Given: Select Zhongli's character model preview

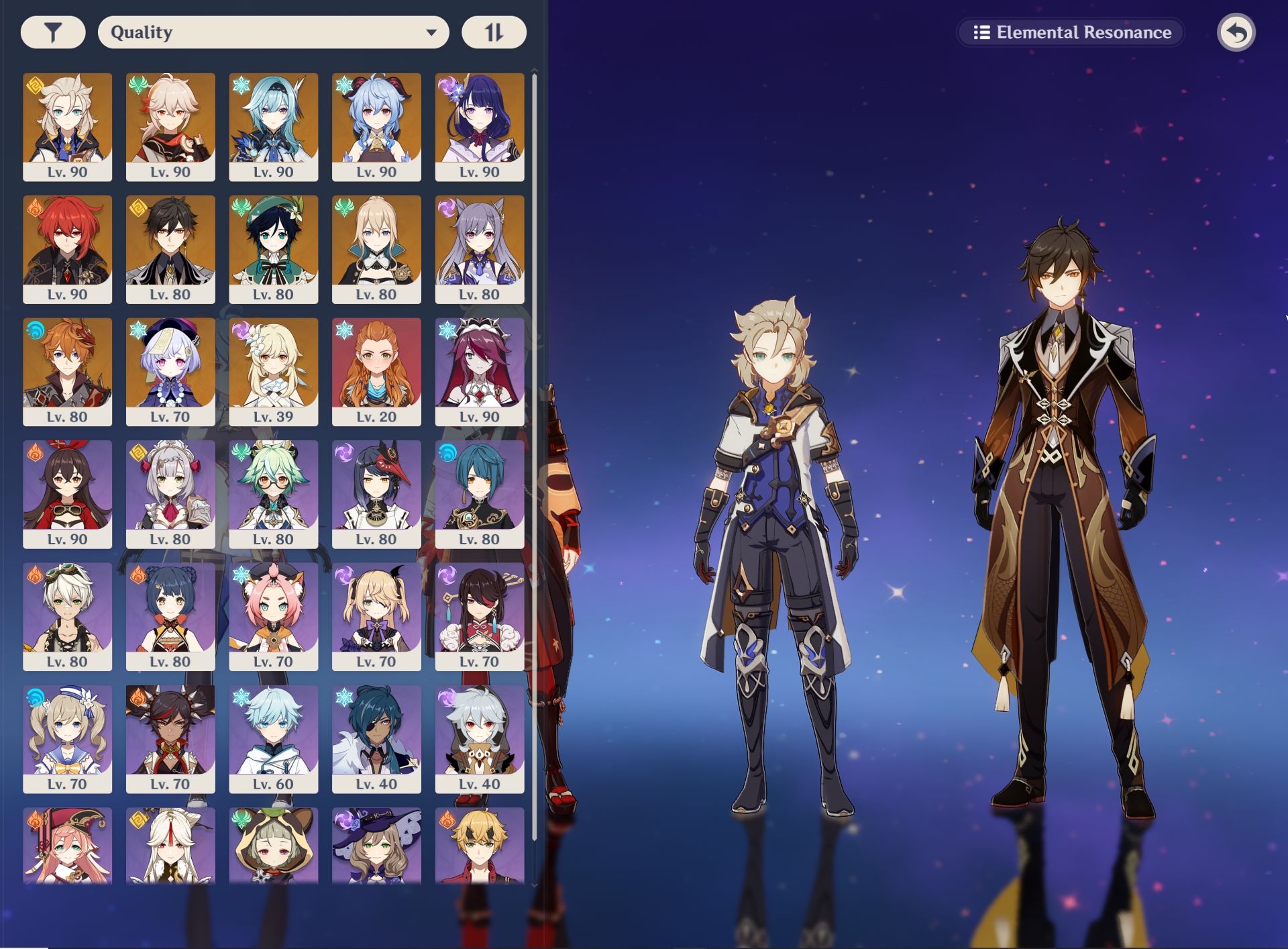Looking at the screenshot, I should [1067, 503].
